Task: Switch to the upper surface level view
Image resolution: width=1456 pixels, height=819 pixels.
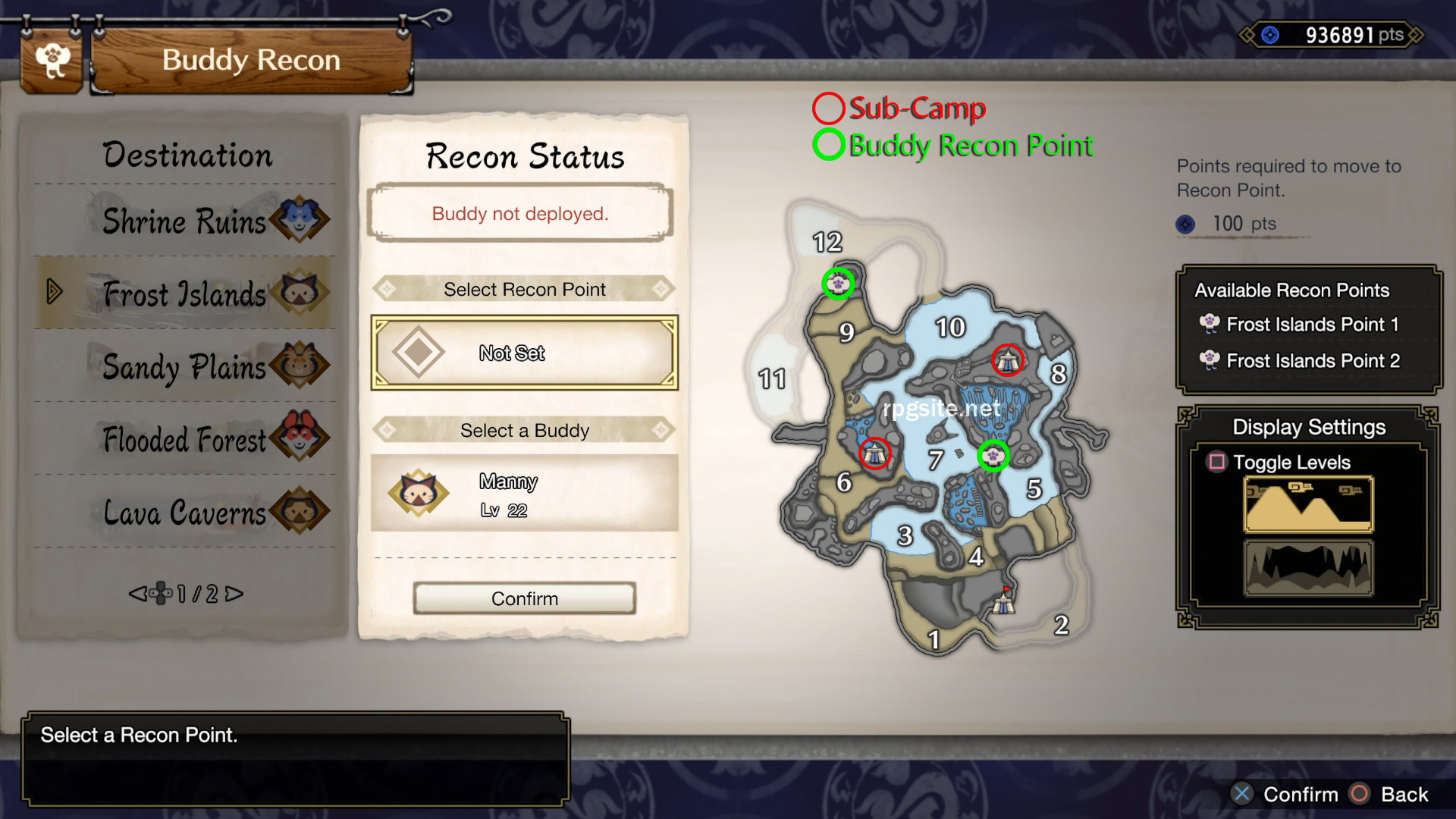Action: coord(1307,504)
